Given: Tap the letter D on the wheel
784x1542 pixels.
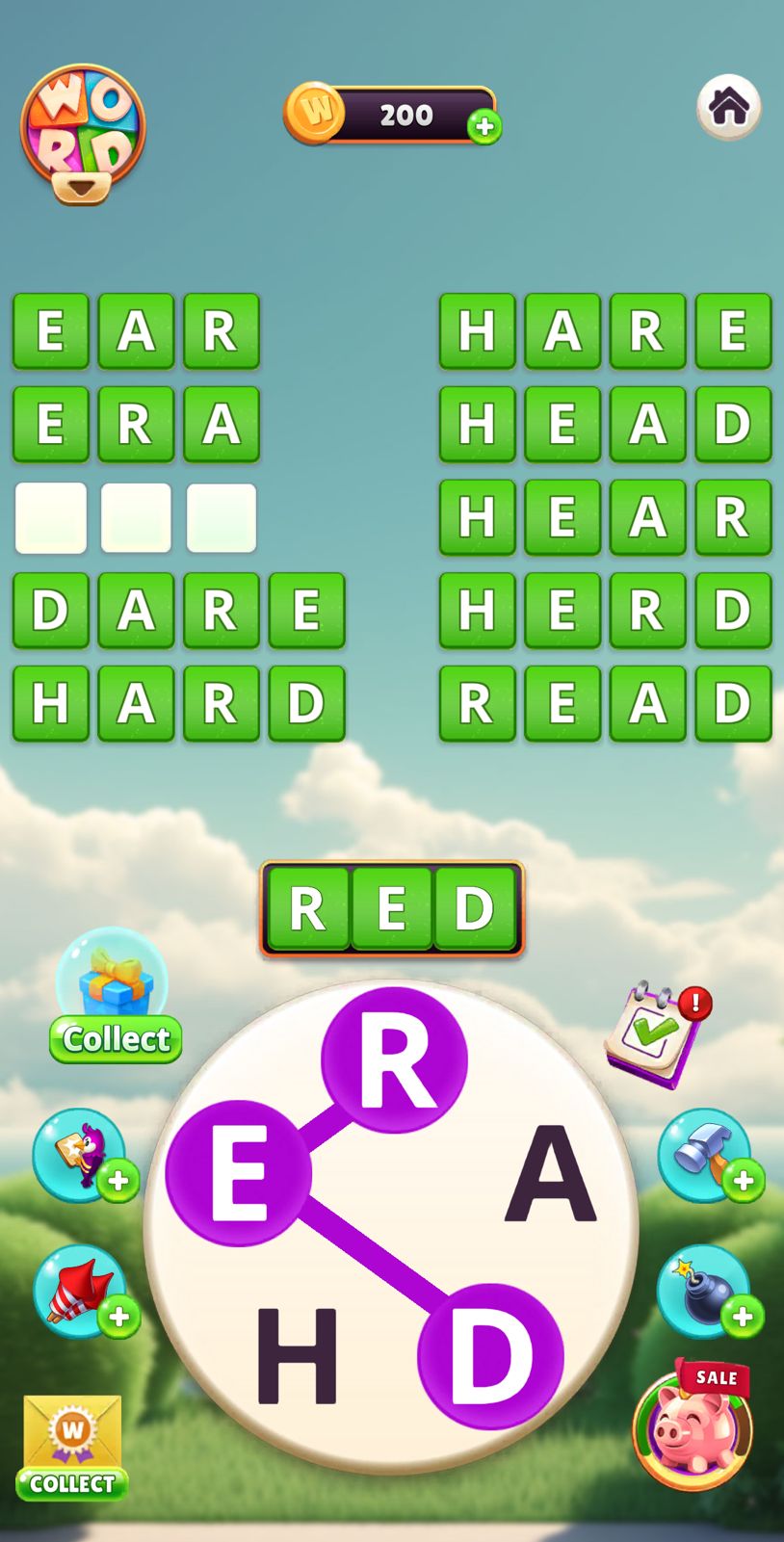Looking at the screenshot, I should pyautogui.click(x=490, y=1355).
